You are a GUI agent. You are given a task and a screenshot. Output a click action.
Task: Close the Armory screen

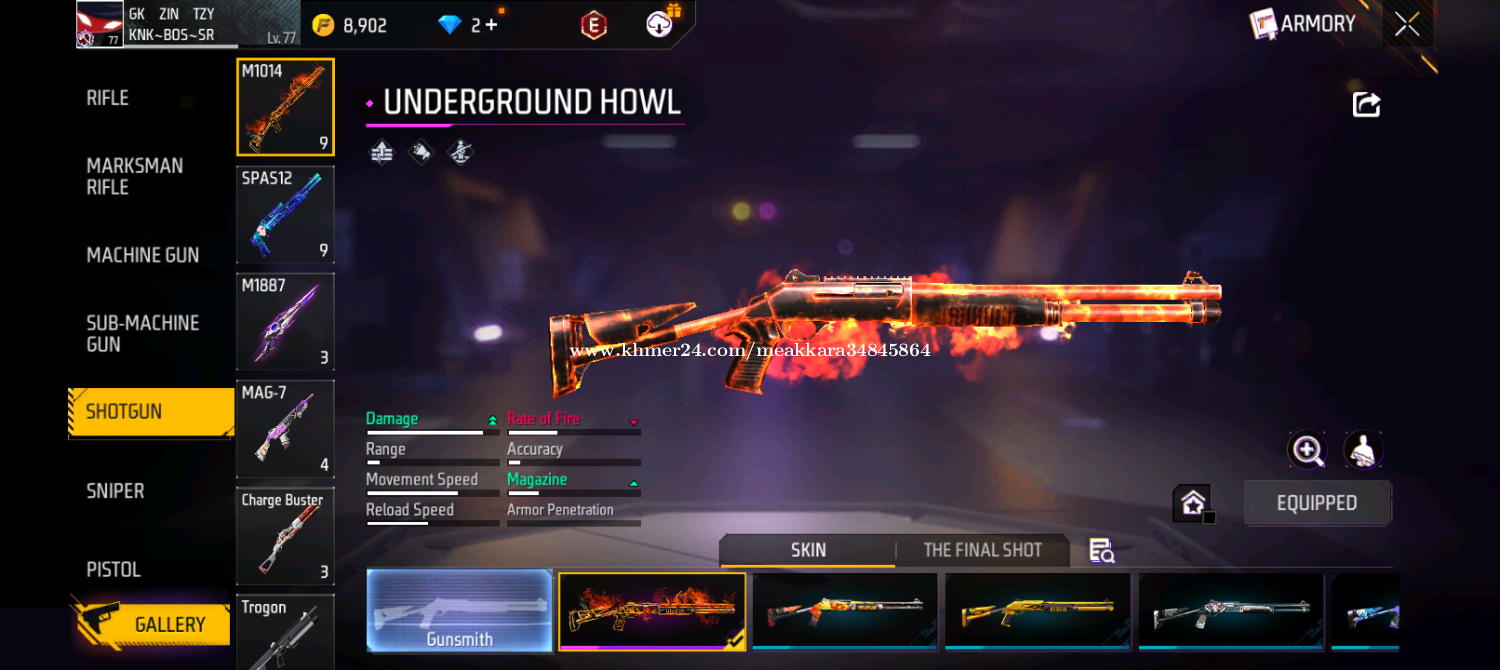click(x=1407, y=24)
